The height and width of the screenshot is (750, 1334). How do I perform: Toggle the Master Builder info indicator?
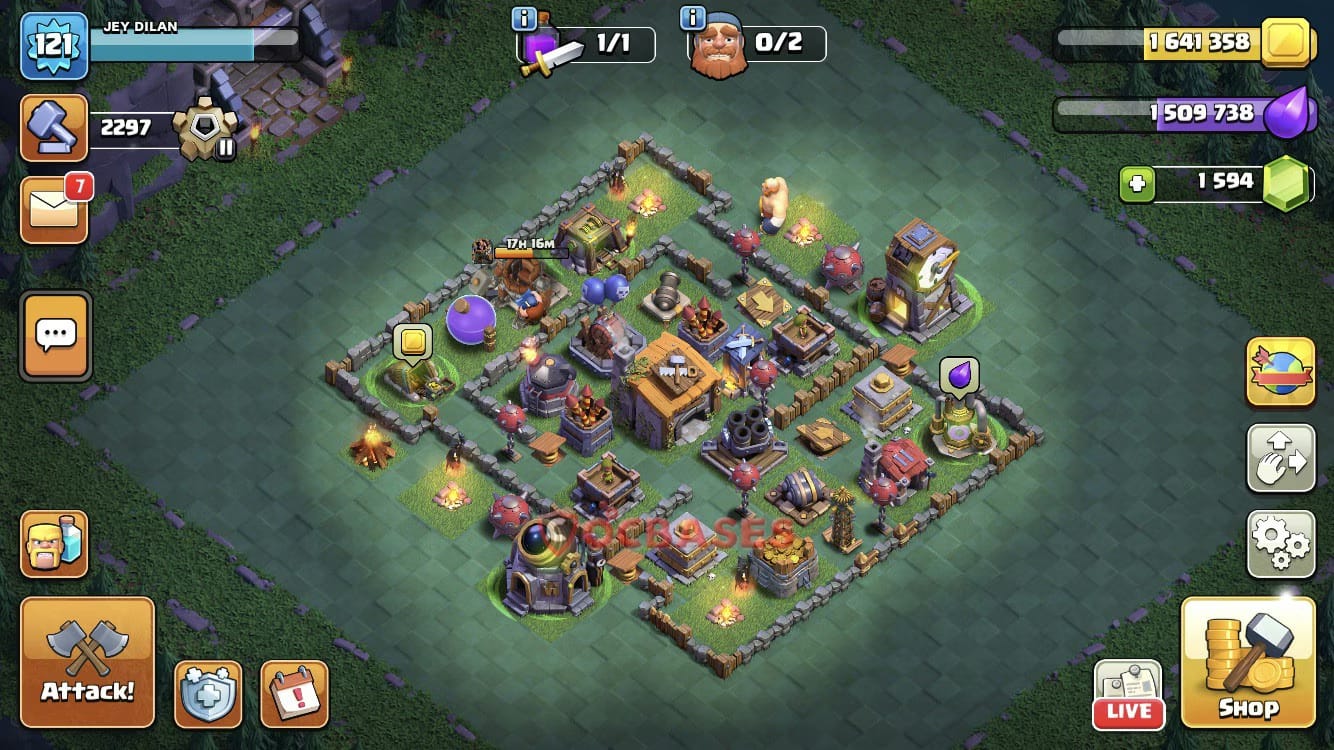[693, 17]
